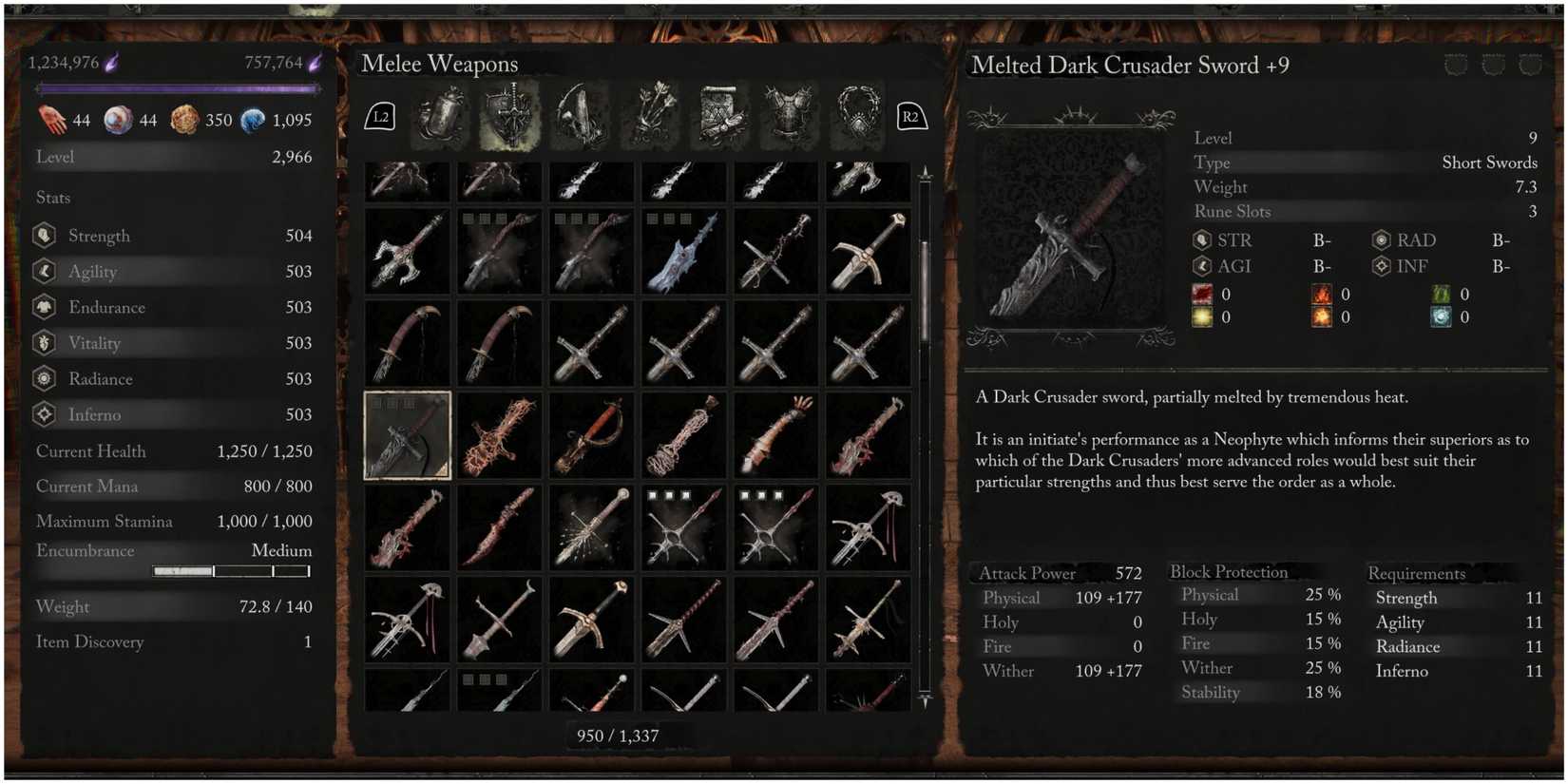The width and height of the screenshot is (1568, 784).
Task: Open the Ammunition category with the arrows icon
Action: tap(650, 116)
